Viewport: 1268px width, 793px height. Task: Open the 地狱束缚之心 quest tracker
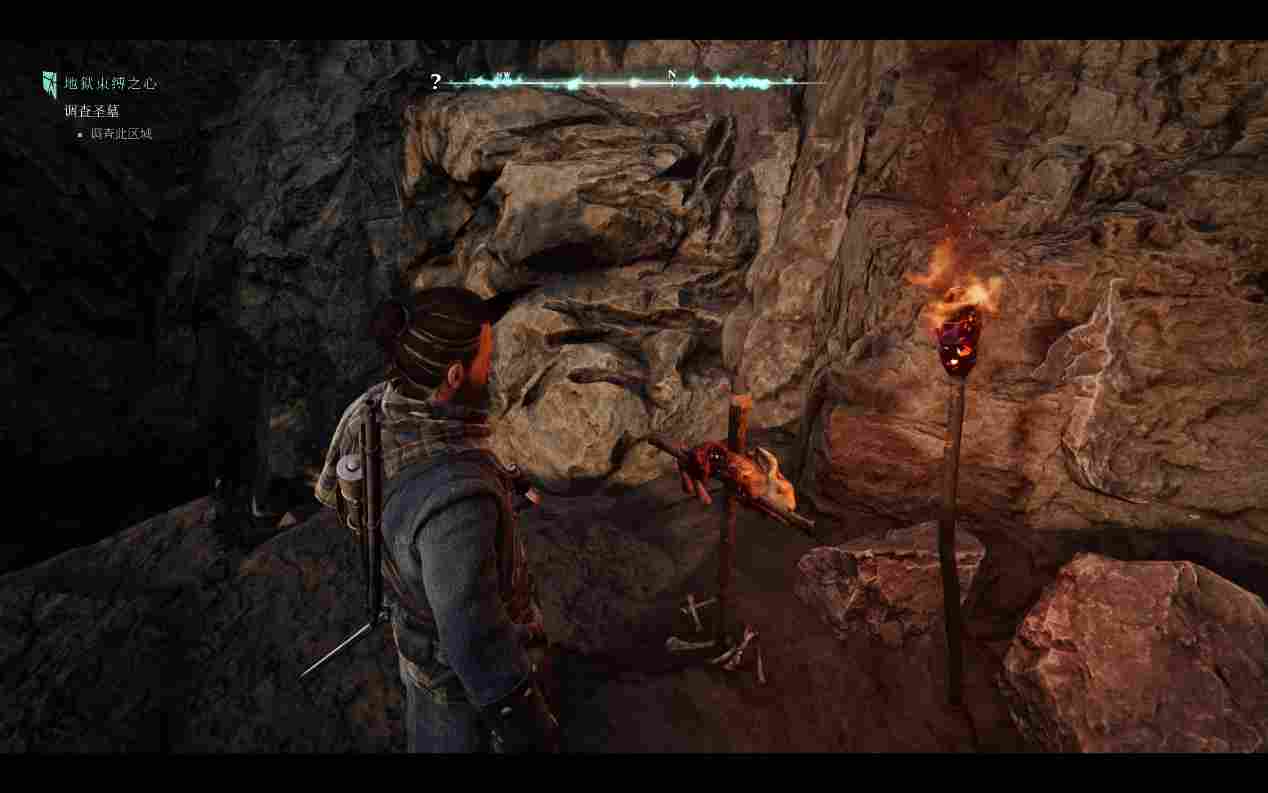(x=110, y=83)
